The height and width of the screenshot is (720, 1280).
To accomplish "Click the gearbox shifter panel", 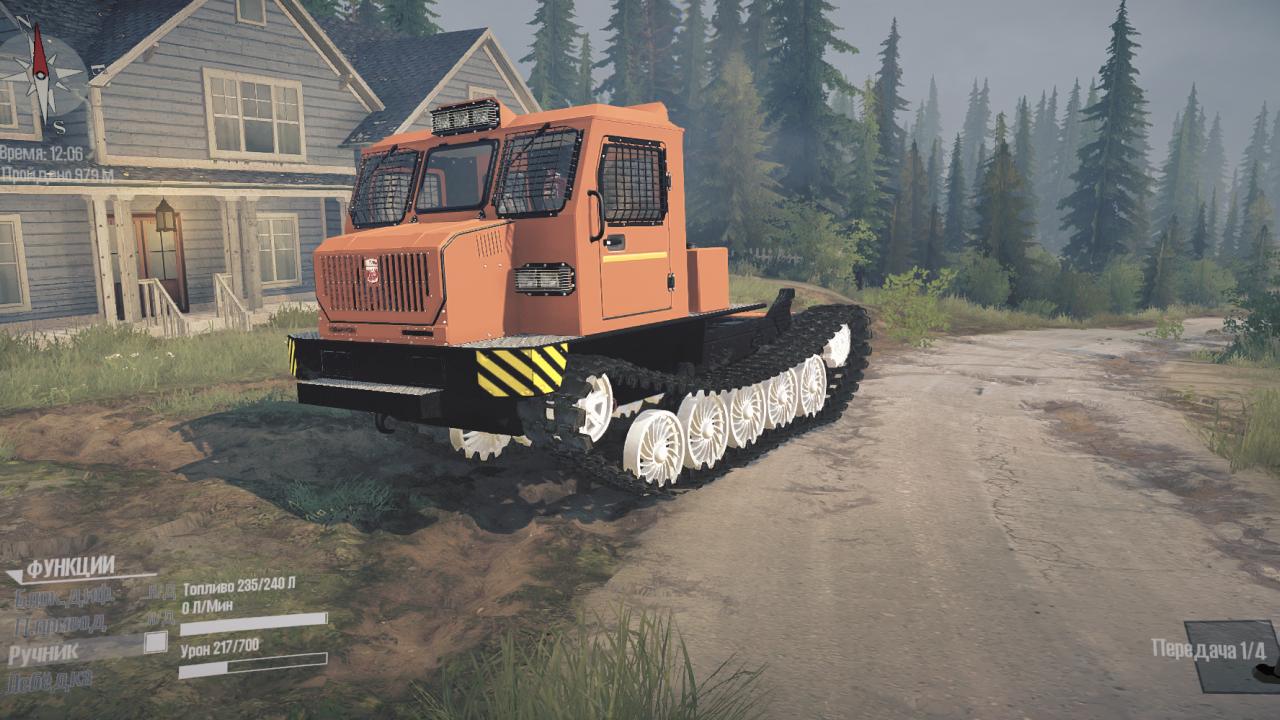I will tap(1231, 656).
